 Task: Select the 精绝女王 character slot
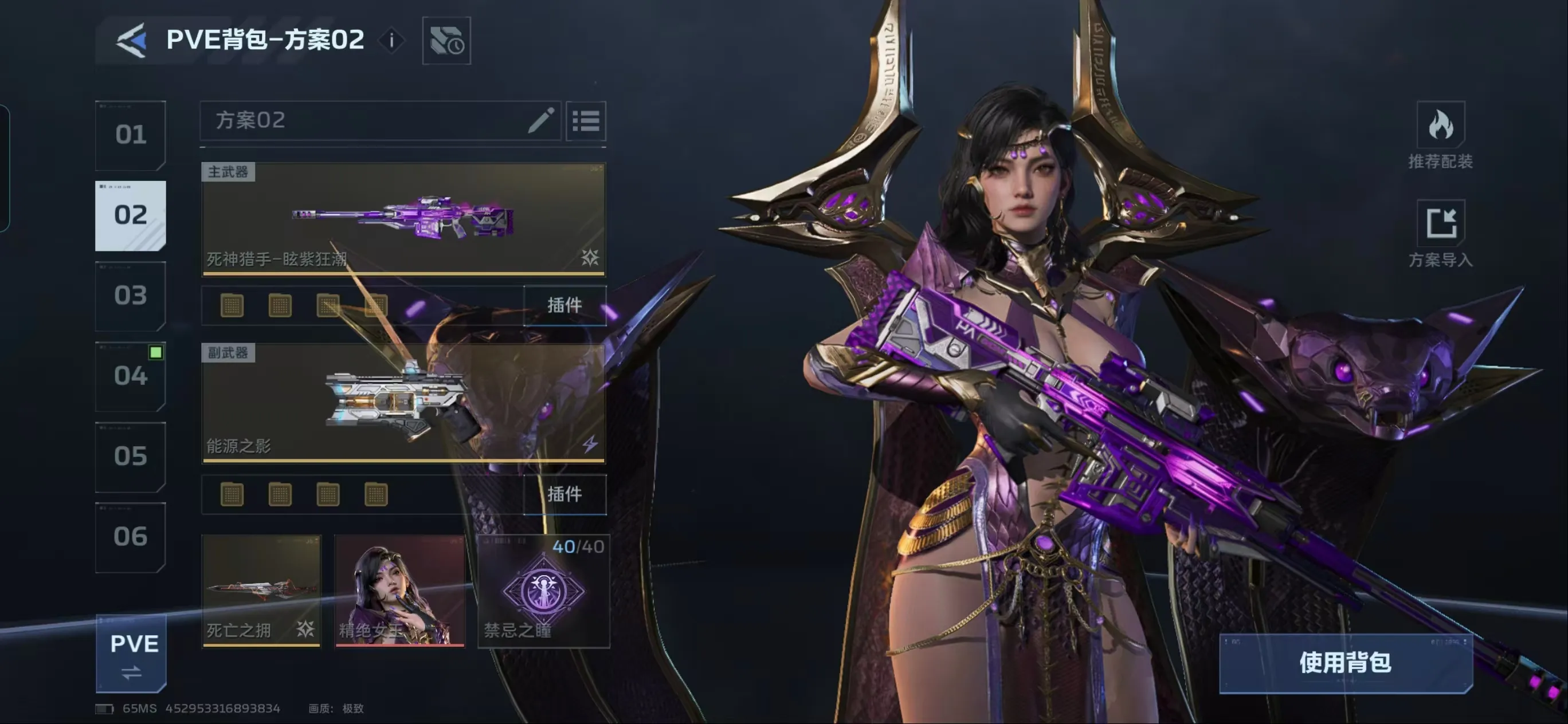(399, 590)
